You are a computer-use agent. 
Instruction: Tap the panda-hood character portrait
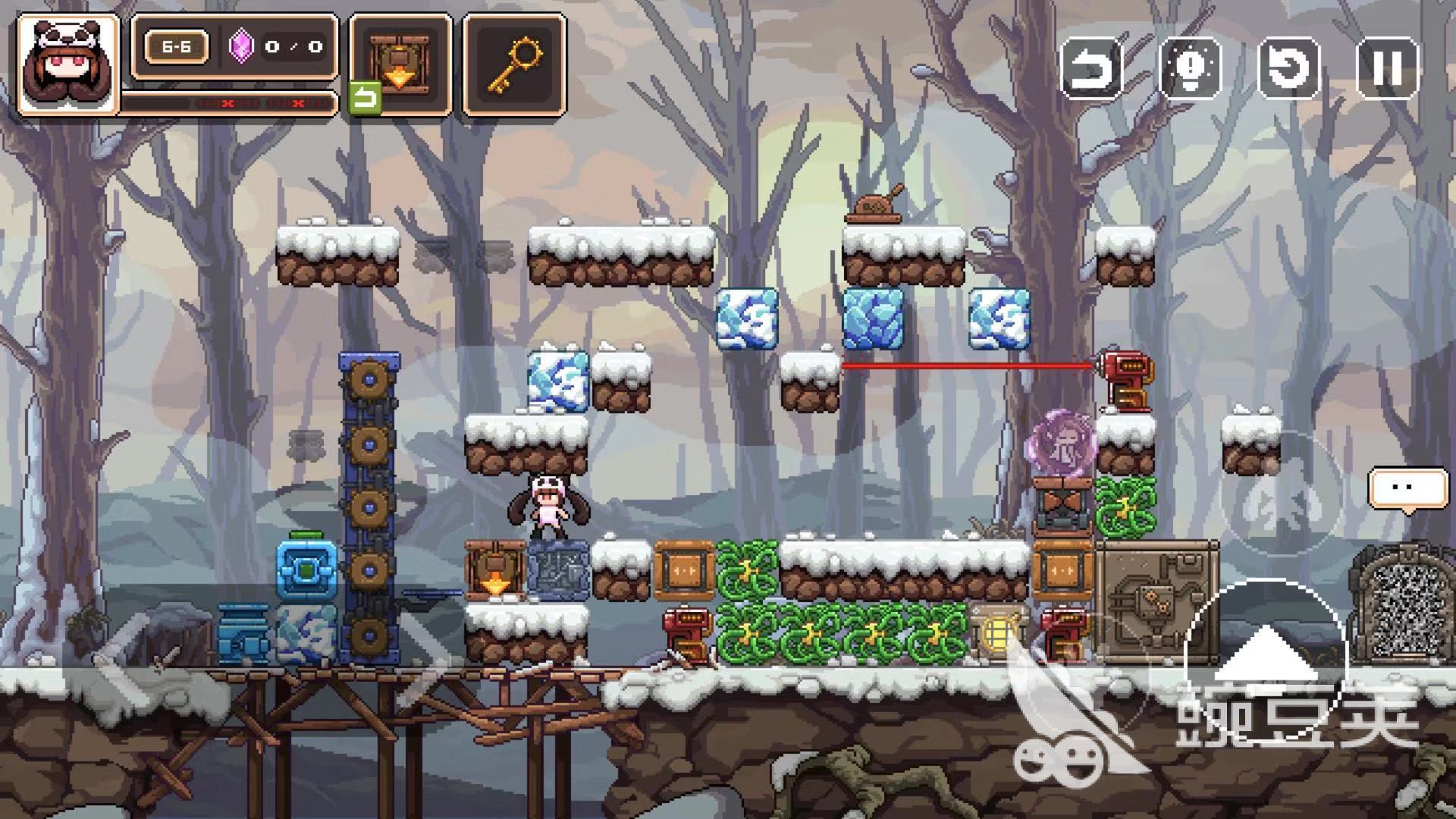point(67,66)
